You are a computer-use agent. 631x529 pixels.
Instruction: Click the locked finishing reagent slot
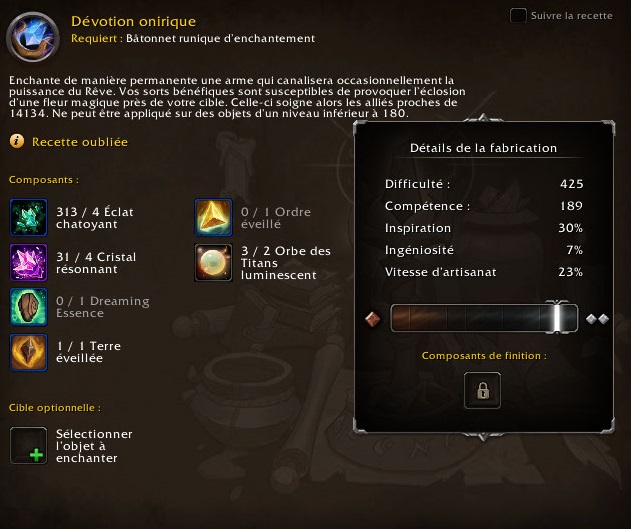click(482, 390)
